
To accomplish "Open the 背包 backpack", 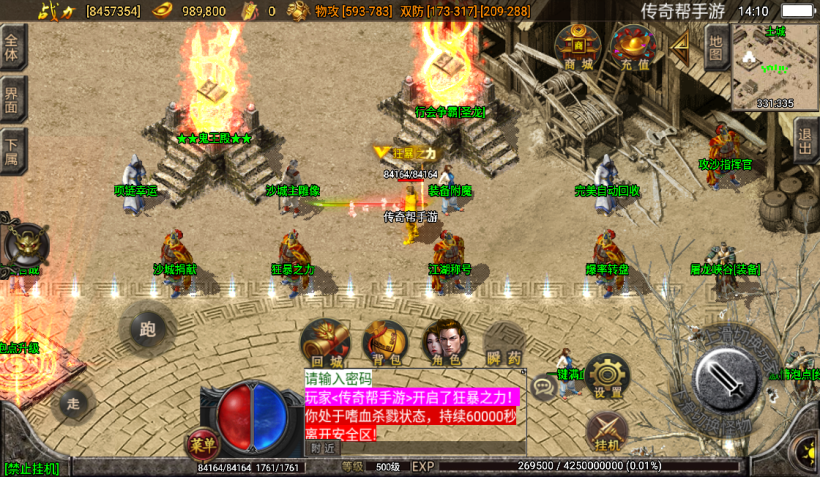I will (x=384, y=343).
